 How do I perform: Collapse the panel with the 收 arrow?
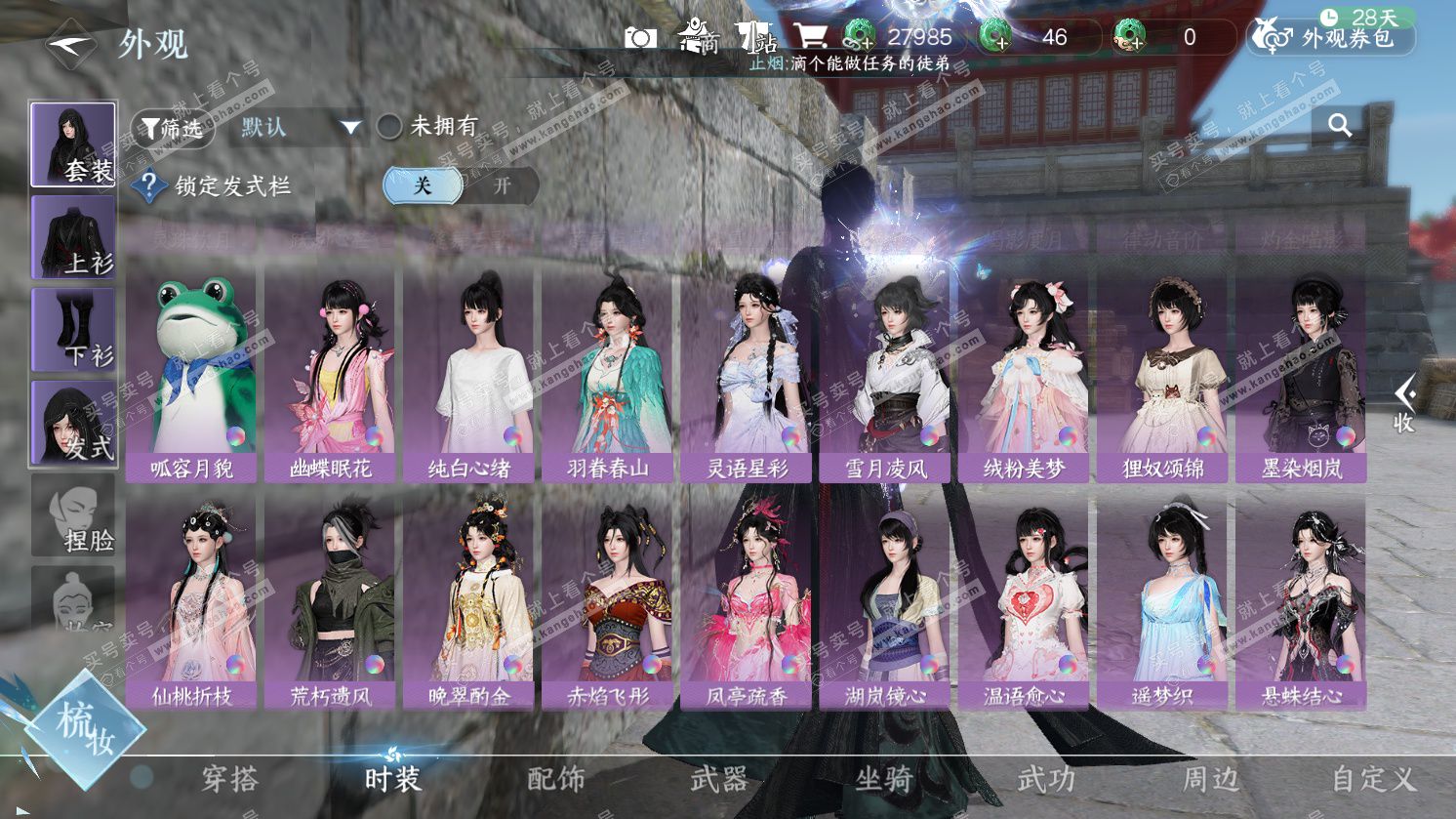tap(1404, 403)
